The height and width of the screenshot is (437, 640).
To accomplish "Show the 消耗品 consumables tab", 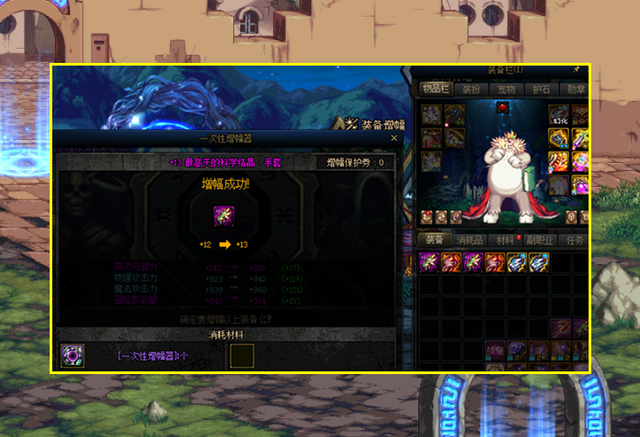I will coord(470,240).
